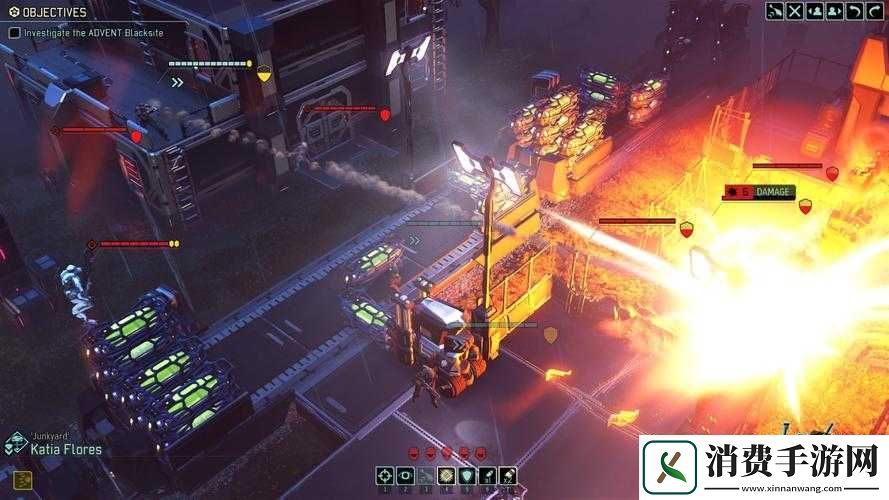The height and width of the screenshot is (500, 889).
Task: Switch to the previous soldier
Action: [x=814, y=11]
